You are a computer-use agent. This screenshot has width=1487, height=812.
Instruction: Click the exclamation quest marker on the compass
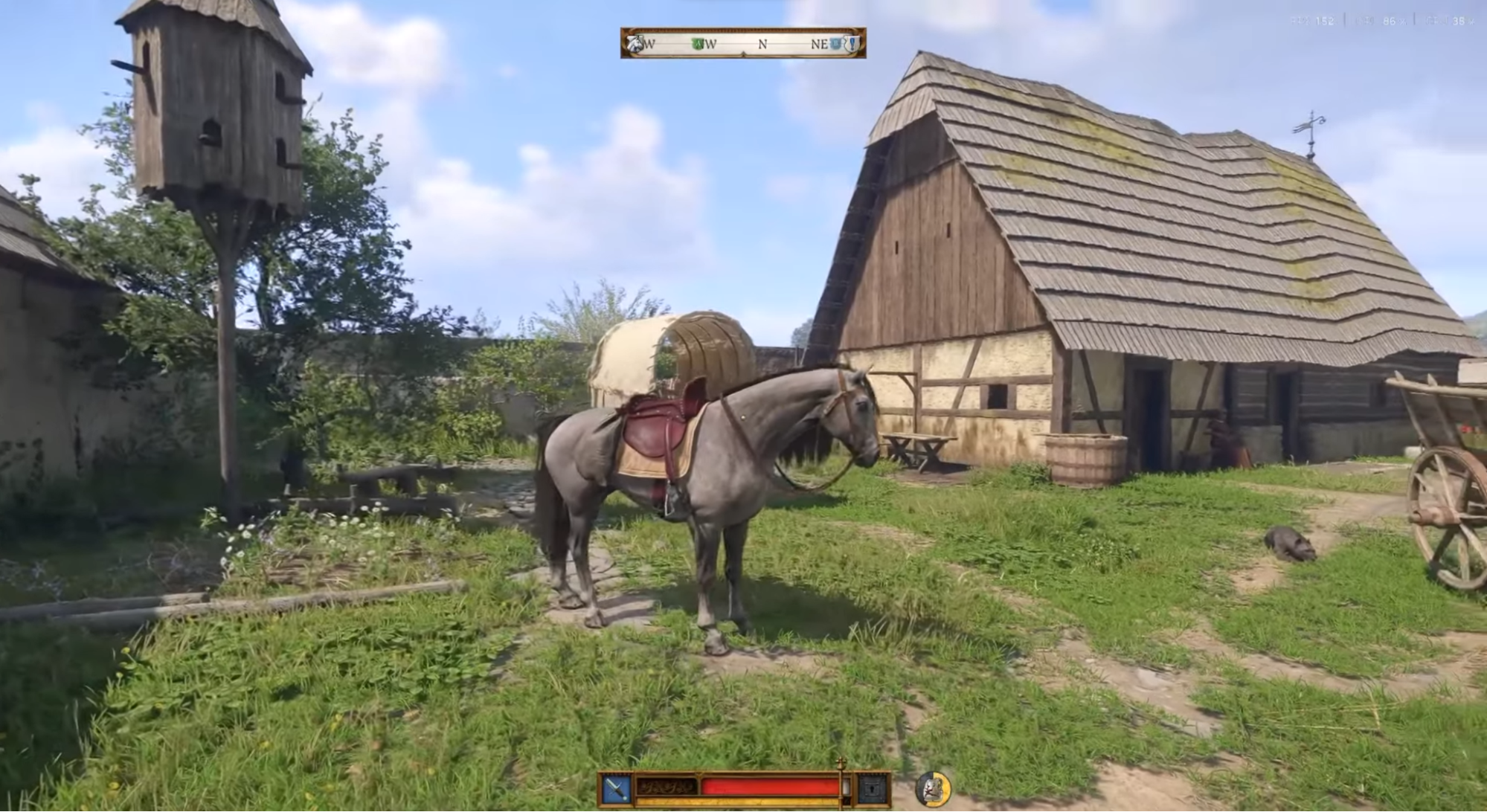pos(851,43)
